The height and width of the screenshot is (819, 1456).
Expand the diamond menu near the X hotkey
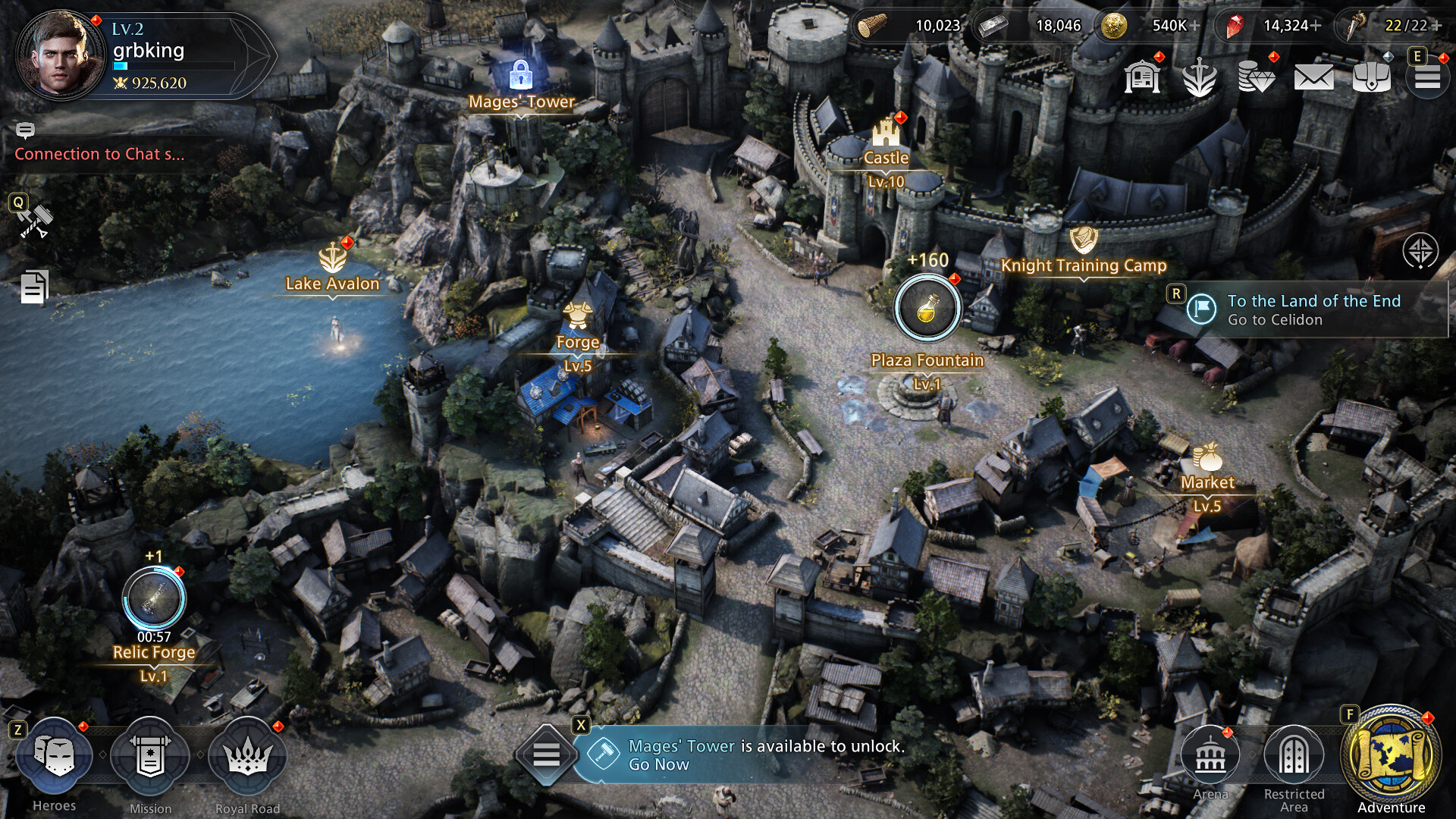549,756
